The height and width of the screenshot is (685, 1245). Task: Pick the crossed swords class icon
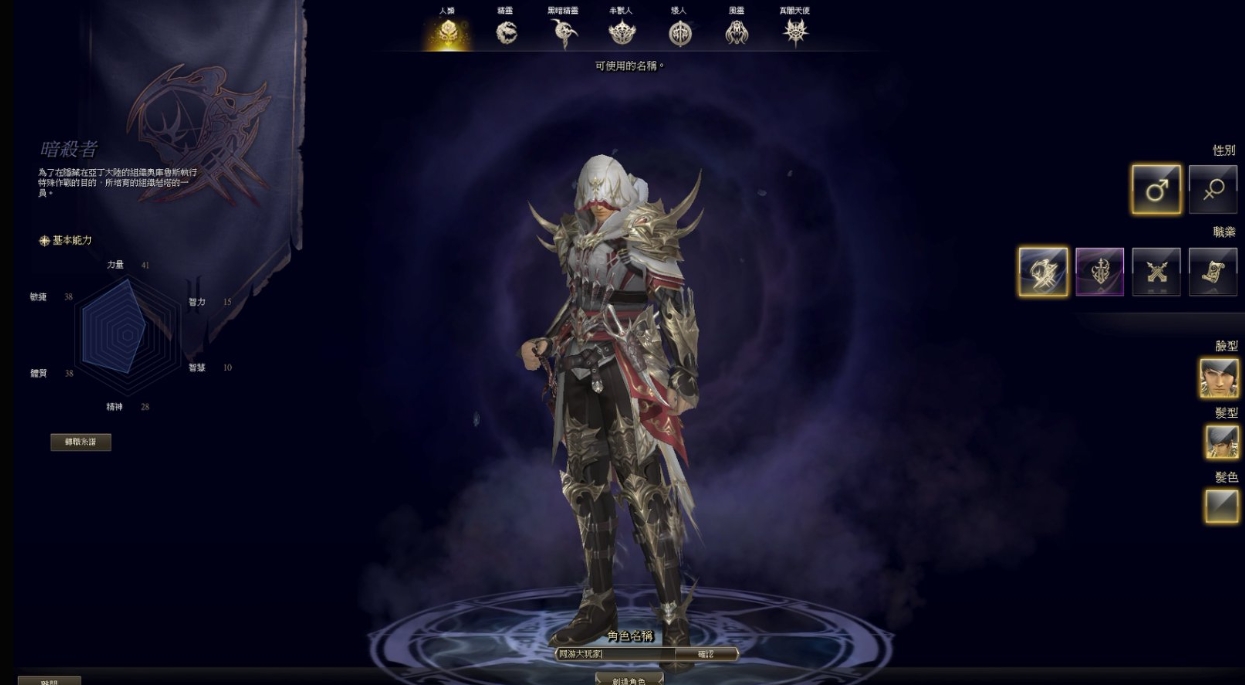coord(1156,272)
